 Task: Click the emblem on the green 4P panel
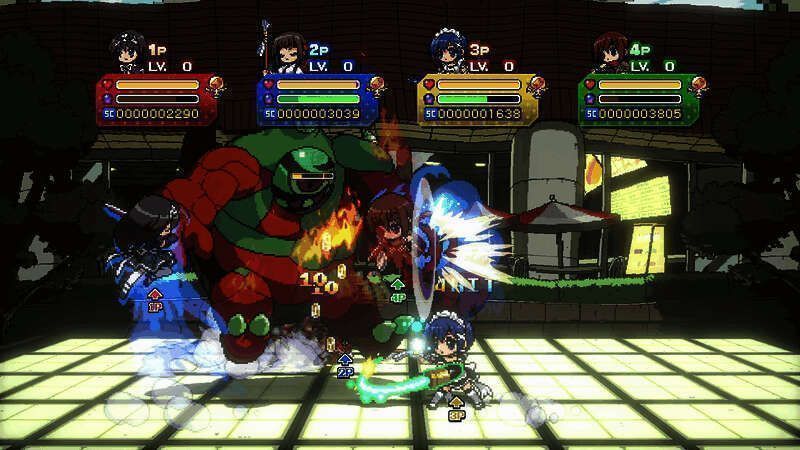697,86
